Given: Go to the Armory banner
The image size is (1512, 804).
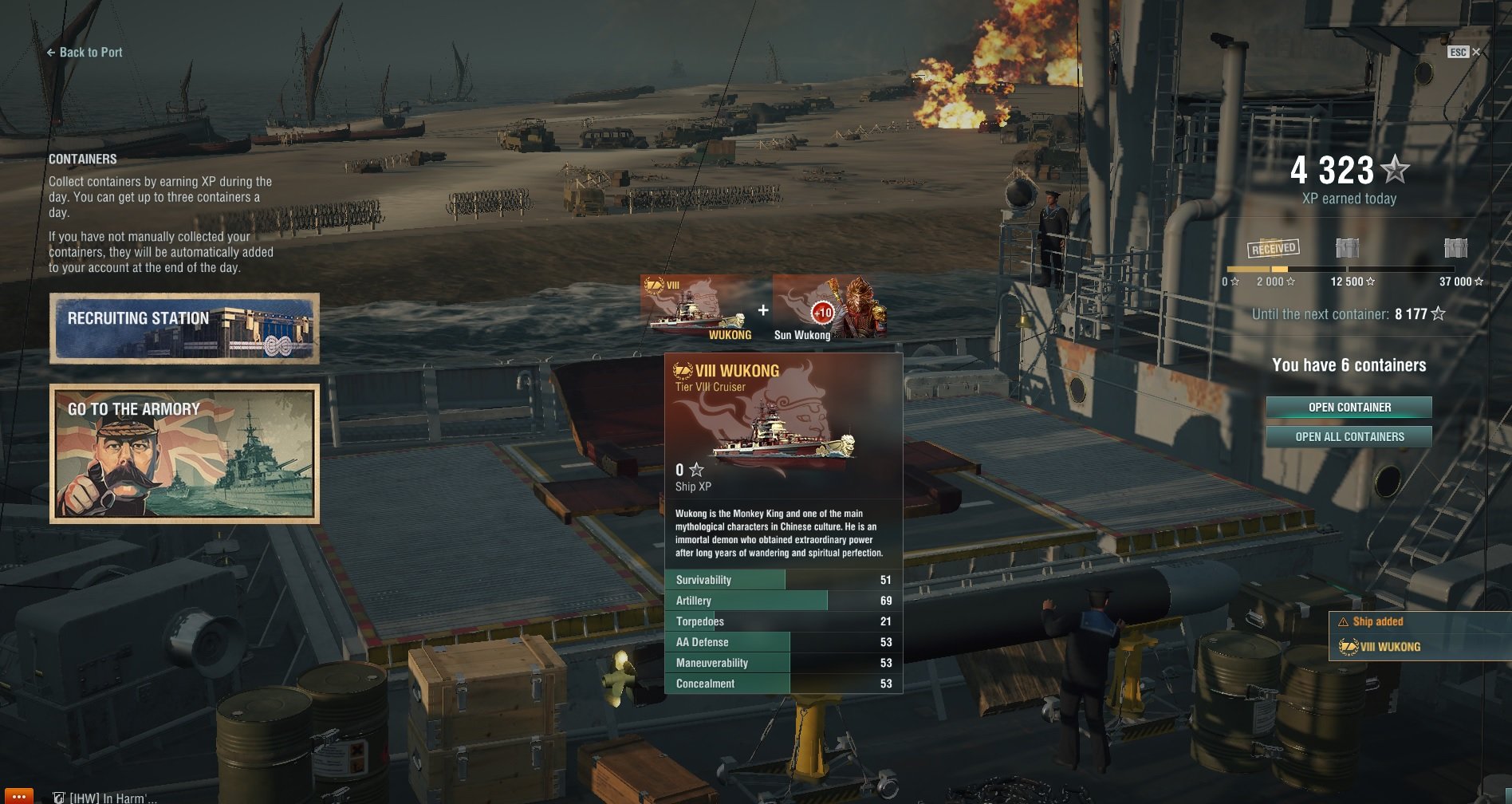Looking at the screenshot, I should tap(184, 453).
